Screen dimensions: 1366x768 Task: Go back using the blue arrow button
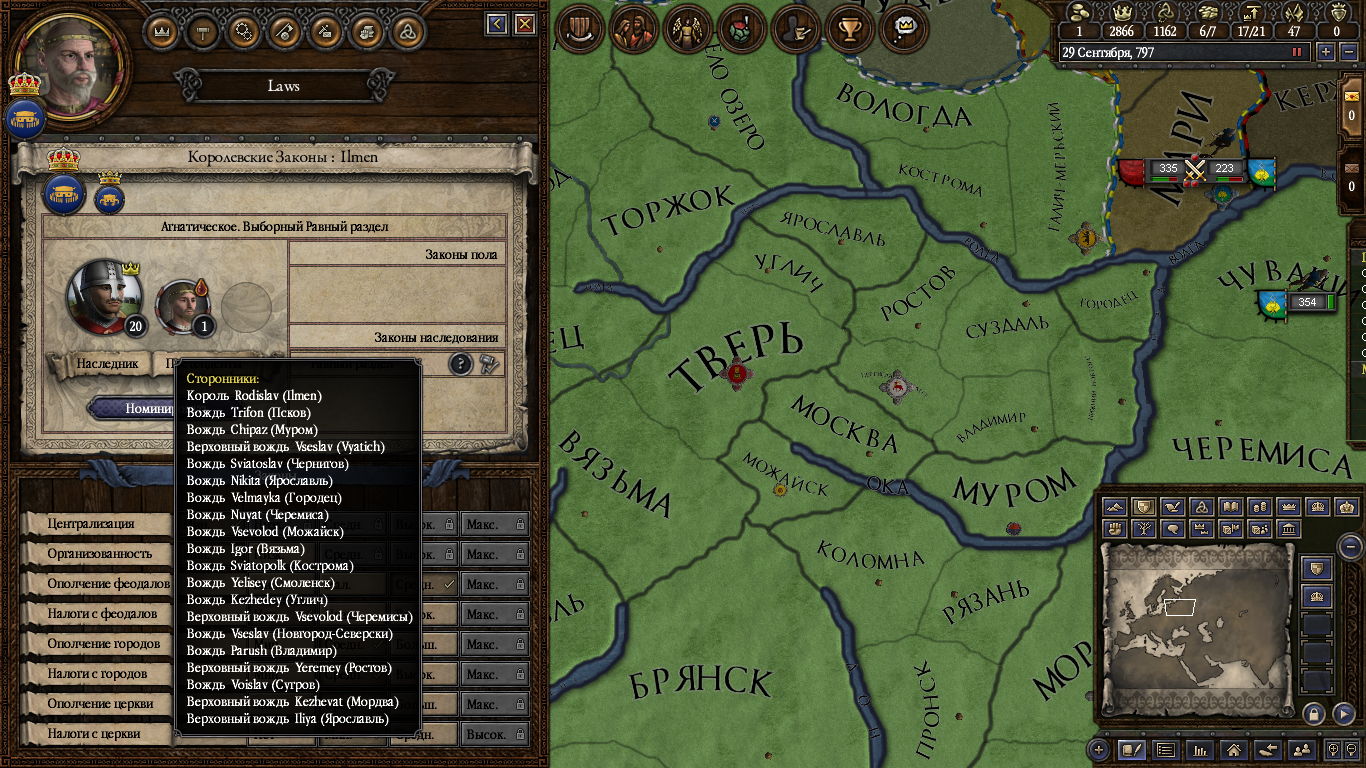pyautogui.click(x=496, y=24)
